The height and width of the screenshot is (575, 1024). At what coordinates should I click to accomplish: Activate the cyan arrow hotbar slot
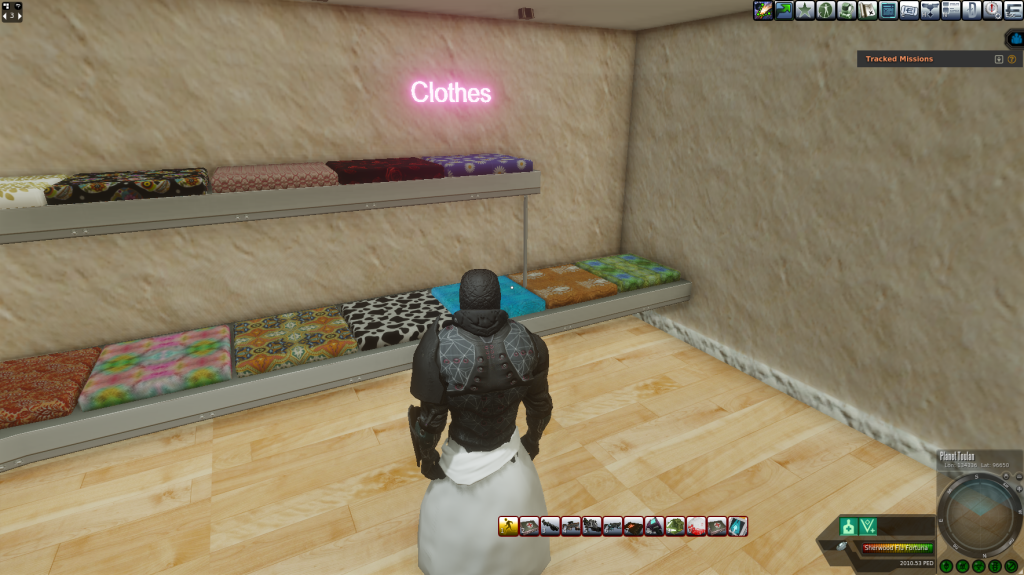(738, 526)
